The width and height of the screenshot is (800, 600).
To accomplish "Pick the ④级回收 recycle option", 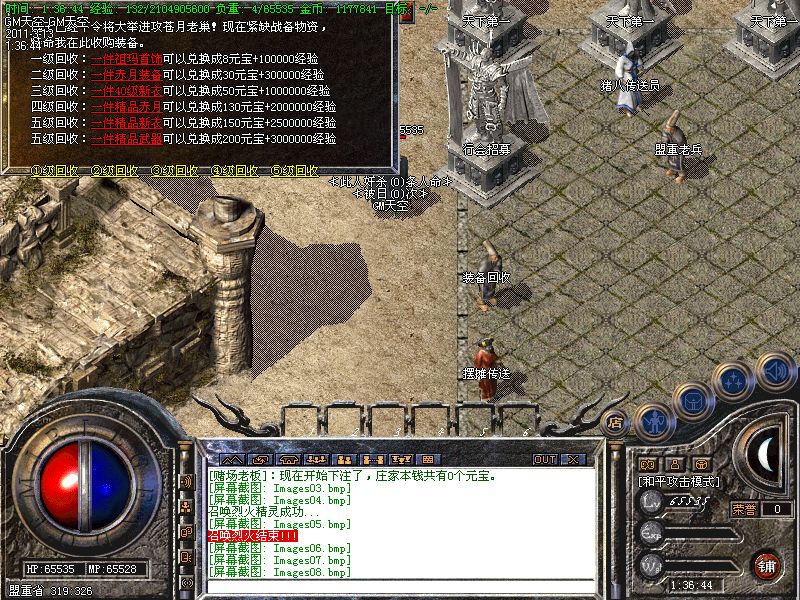I will (x=234, y=171).
